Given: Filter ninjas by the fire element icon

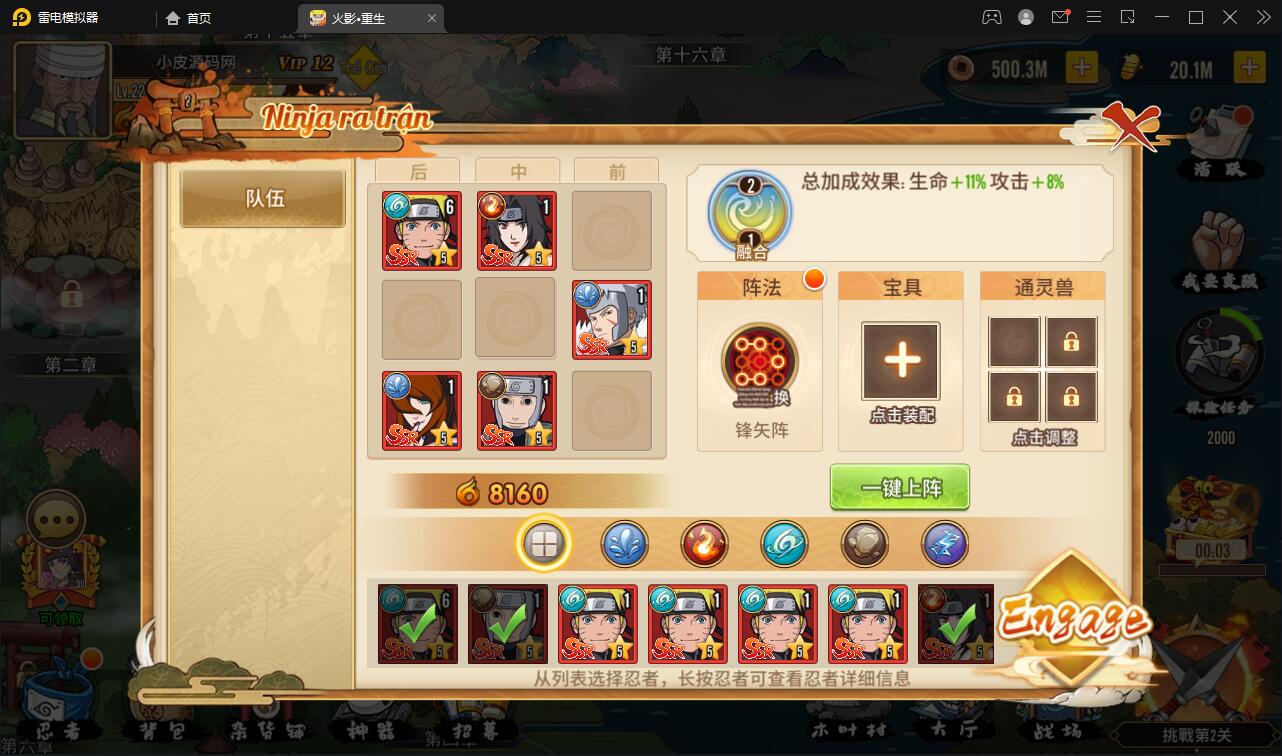Looking at the screenshot, I should [704, 545].
